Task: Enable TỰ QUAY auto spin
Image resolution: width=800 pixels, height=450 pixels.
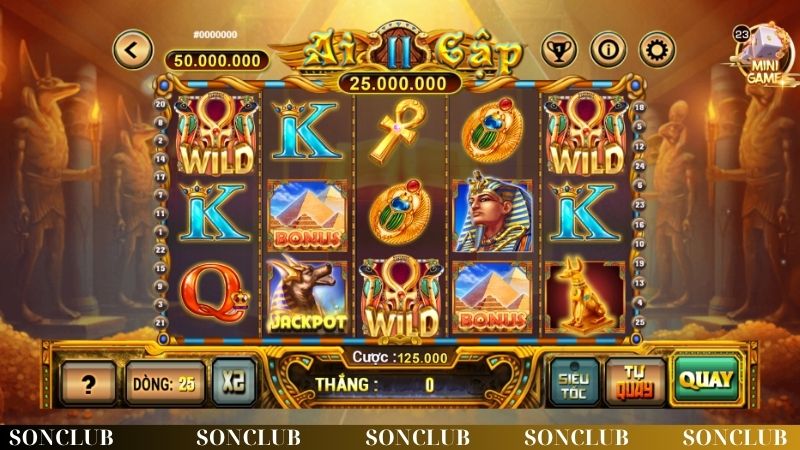Action: (634, 381)
